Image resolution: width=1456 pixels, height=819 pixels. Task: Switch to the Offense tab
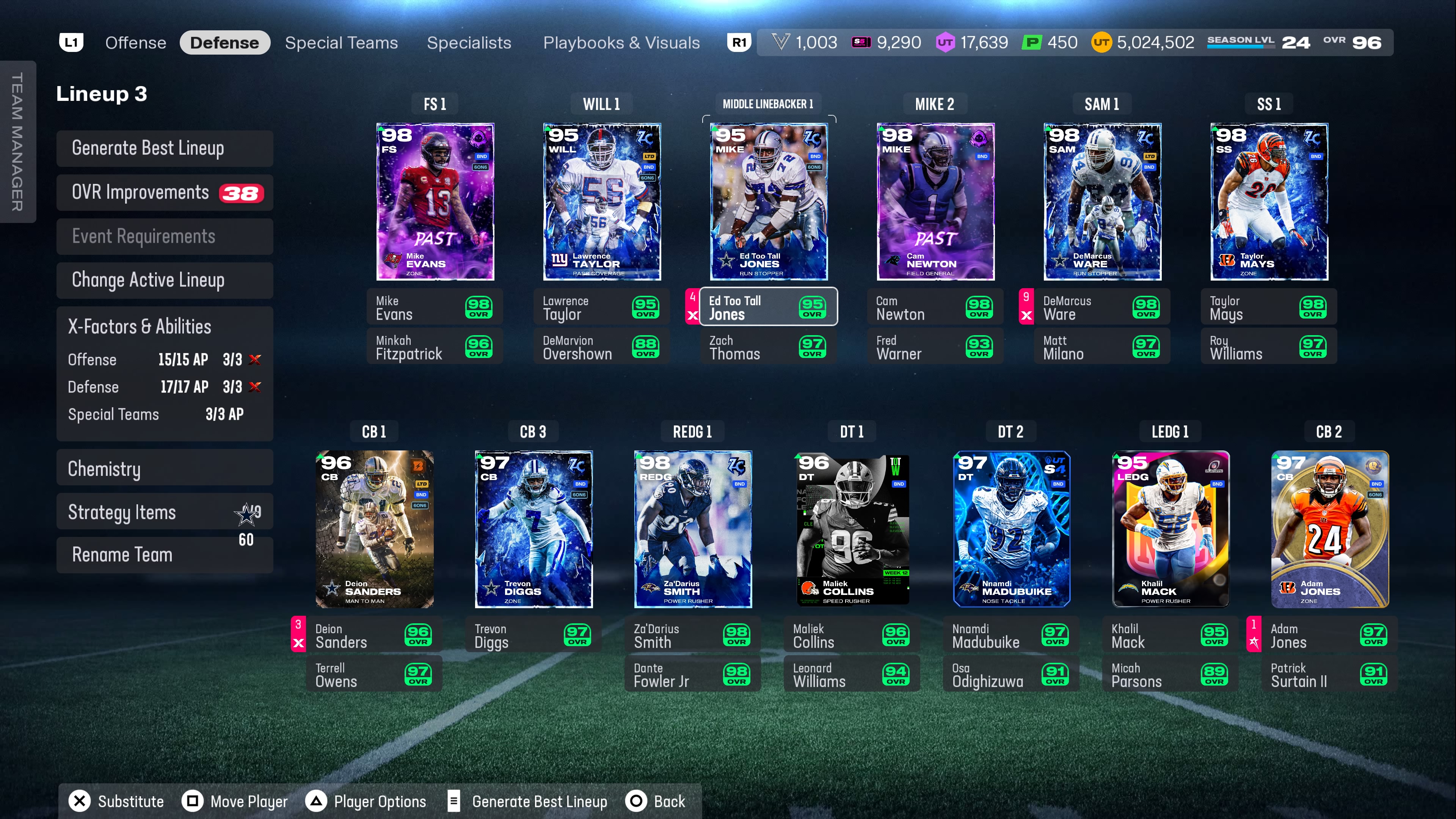click(136, 43)
